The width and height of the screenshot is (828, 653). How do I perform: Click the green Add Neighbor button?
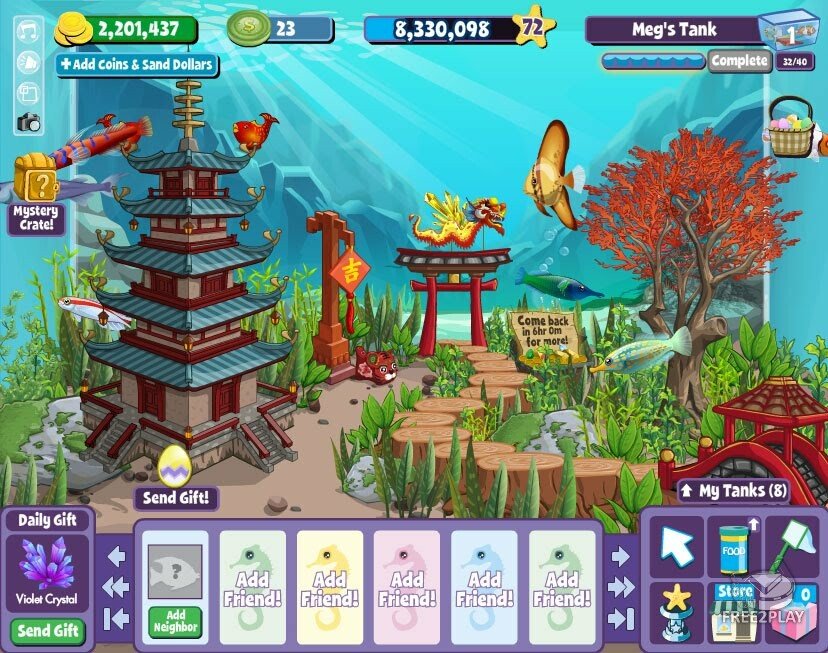click(176, 620)
